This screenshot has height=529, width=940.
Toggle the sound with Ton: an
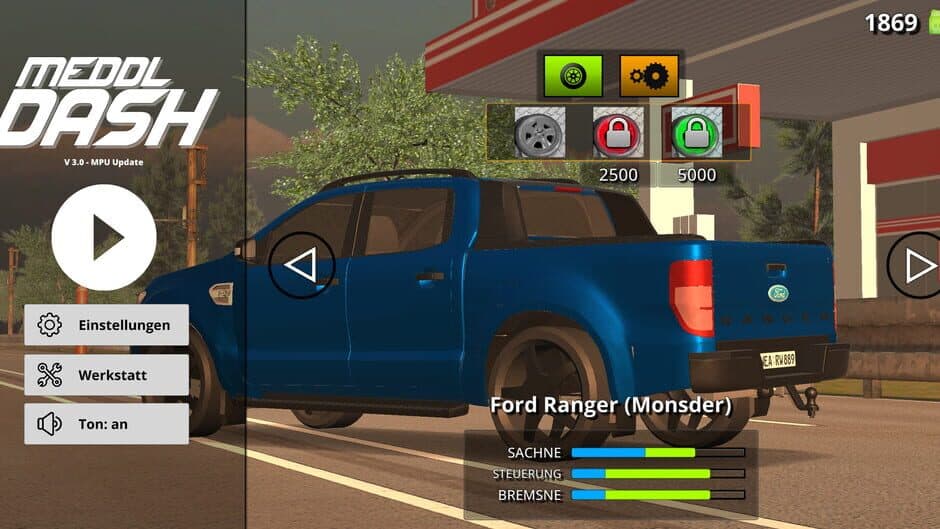tap(107, 424)
